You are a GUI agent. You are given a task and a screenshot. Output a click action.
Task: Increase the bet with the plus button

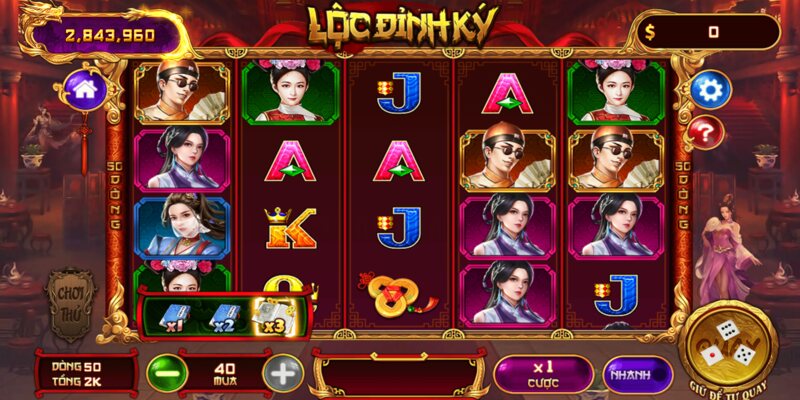(283, 373)
